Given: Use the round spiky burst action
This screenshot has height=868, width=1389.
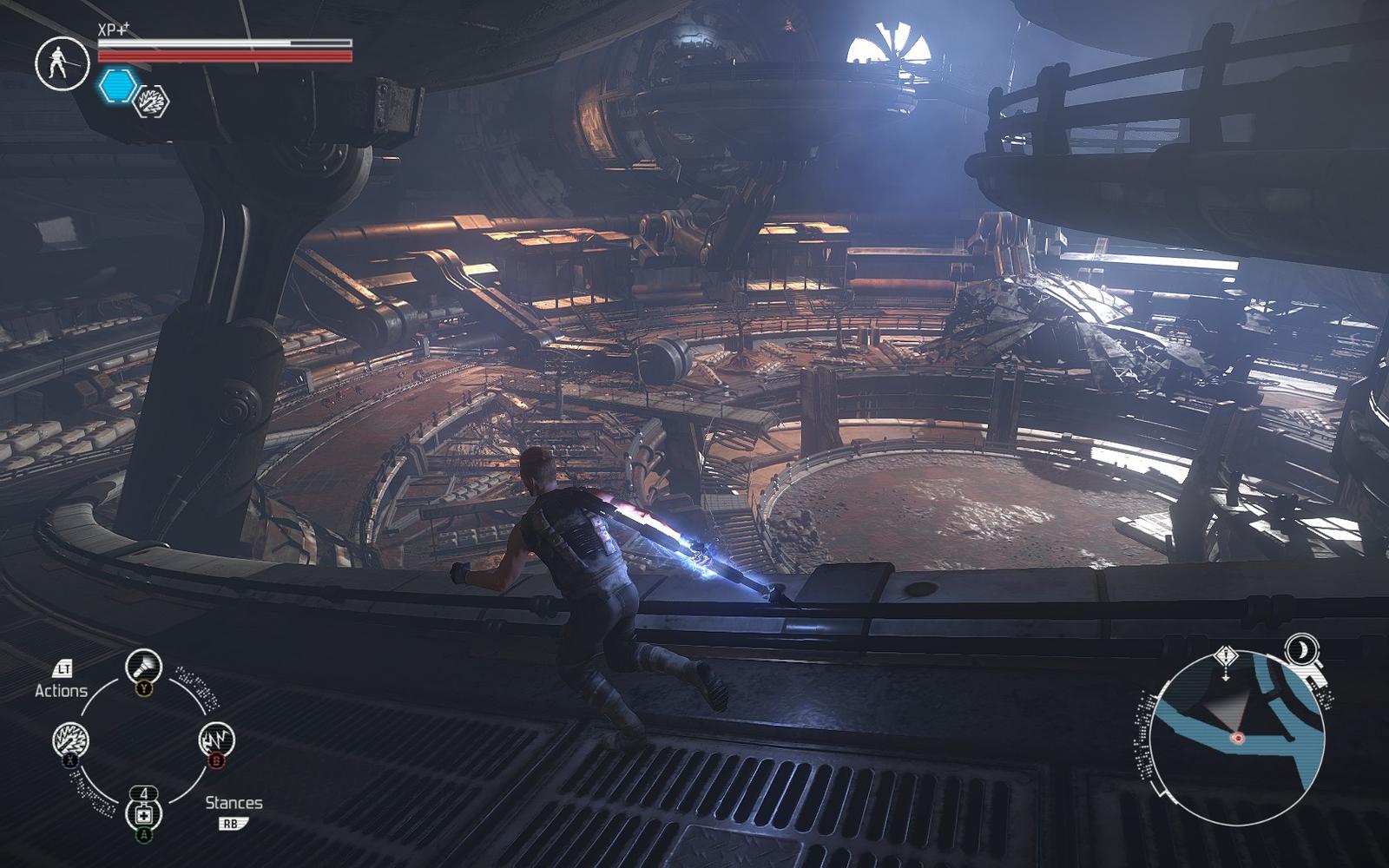Looking at the screenshot, I should 70,740.
